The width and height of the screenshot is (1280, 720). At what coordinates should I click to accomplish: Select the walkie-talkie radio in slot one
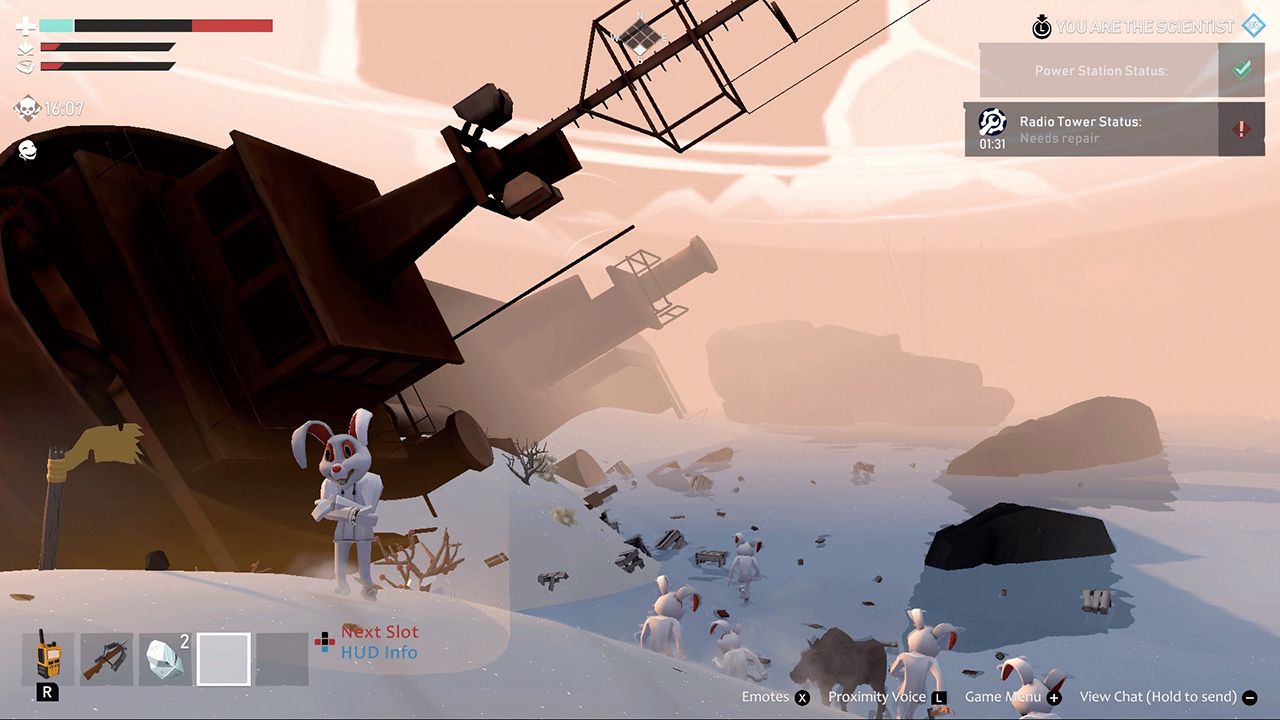[x=47, y=659]
